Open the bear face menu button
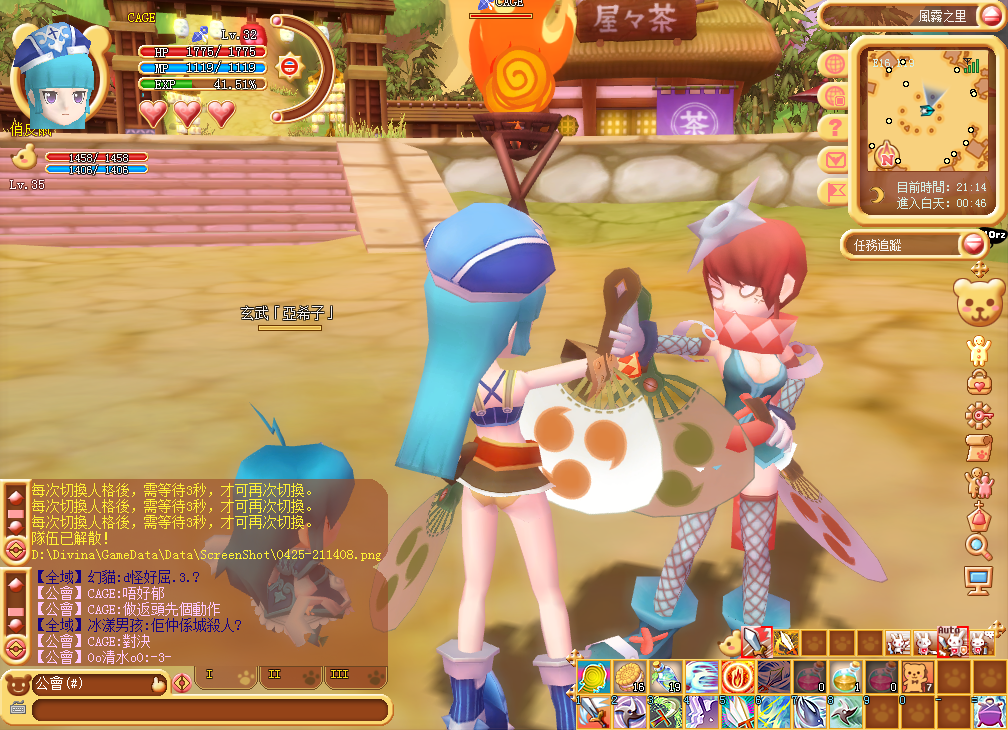The height and width of the screenshot is (730, 1008). point(979,303)
